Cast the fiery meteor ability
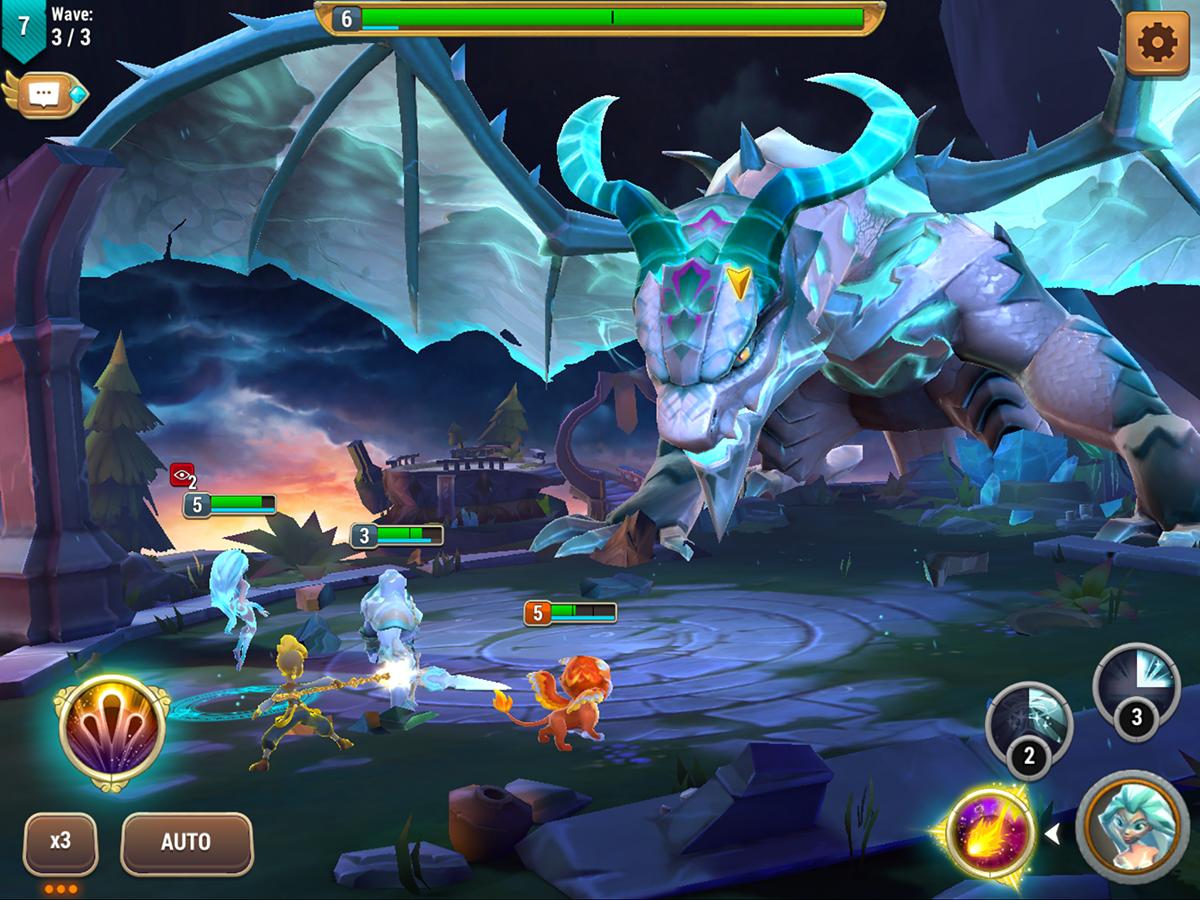1200x900 pixels. click(990, 833)
